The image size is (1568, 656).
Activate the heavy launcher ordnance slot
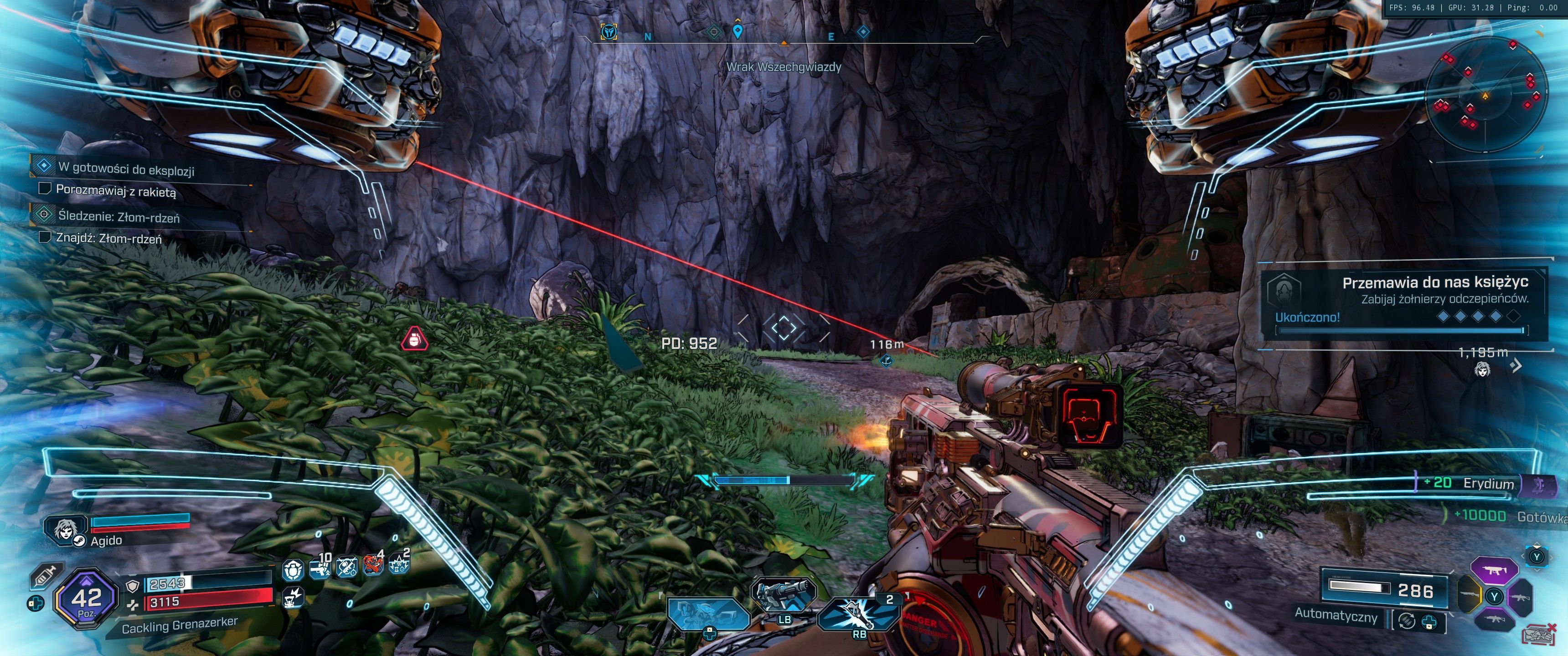tap(784, 593)
